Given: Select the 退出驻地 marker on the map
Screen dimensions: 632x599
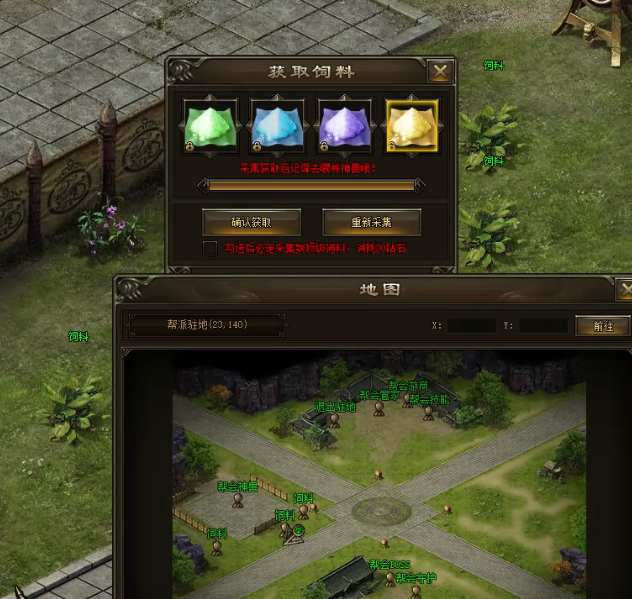Looking at the screenshot, I should tap(334, 420).
